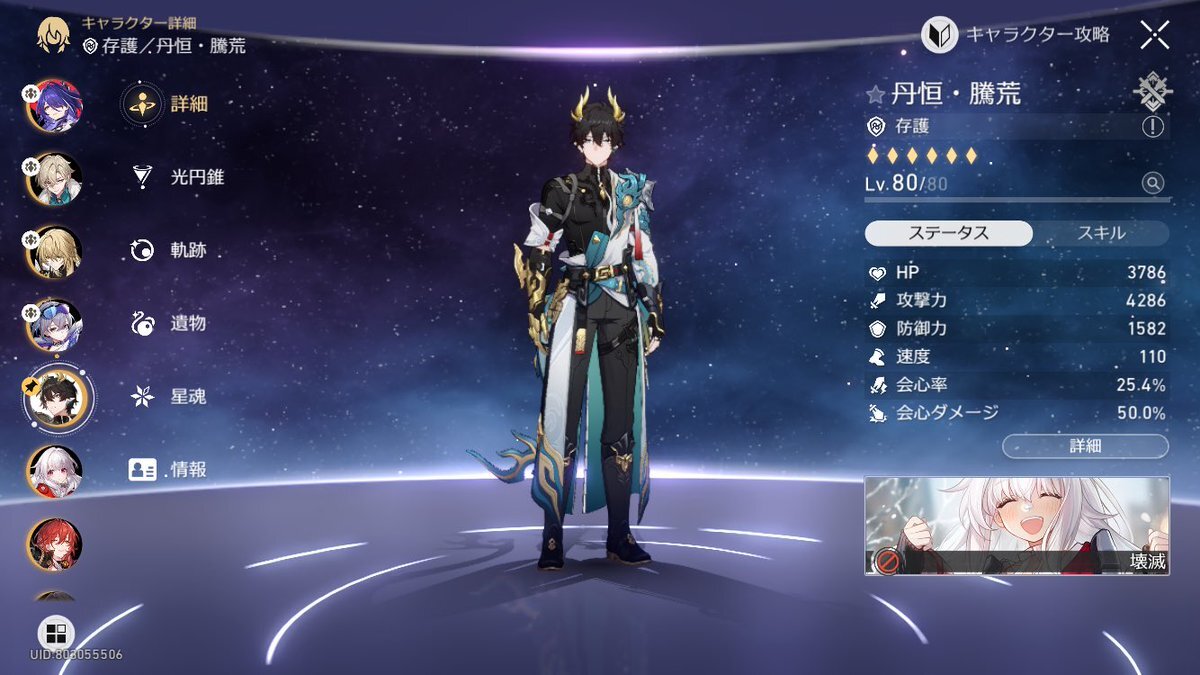Open the grid menu button above UID
The height and width of the screenshot is (675, 1200).
click(x=56, y=633)
